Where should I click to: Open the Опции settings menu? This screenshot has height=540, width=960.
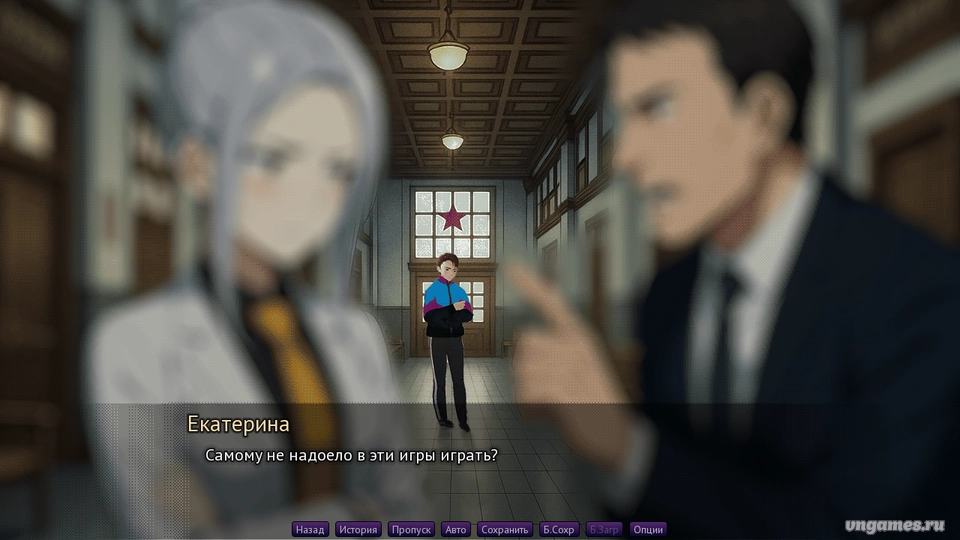pos(648,529)
